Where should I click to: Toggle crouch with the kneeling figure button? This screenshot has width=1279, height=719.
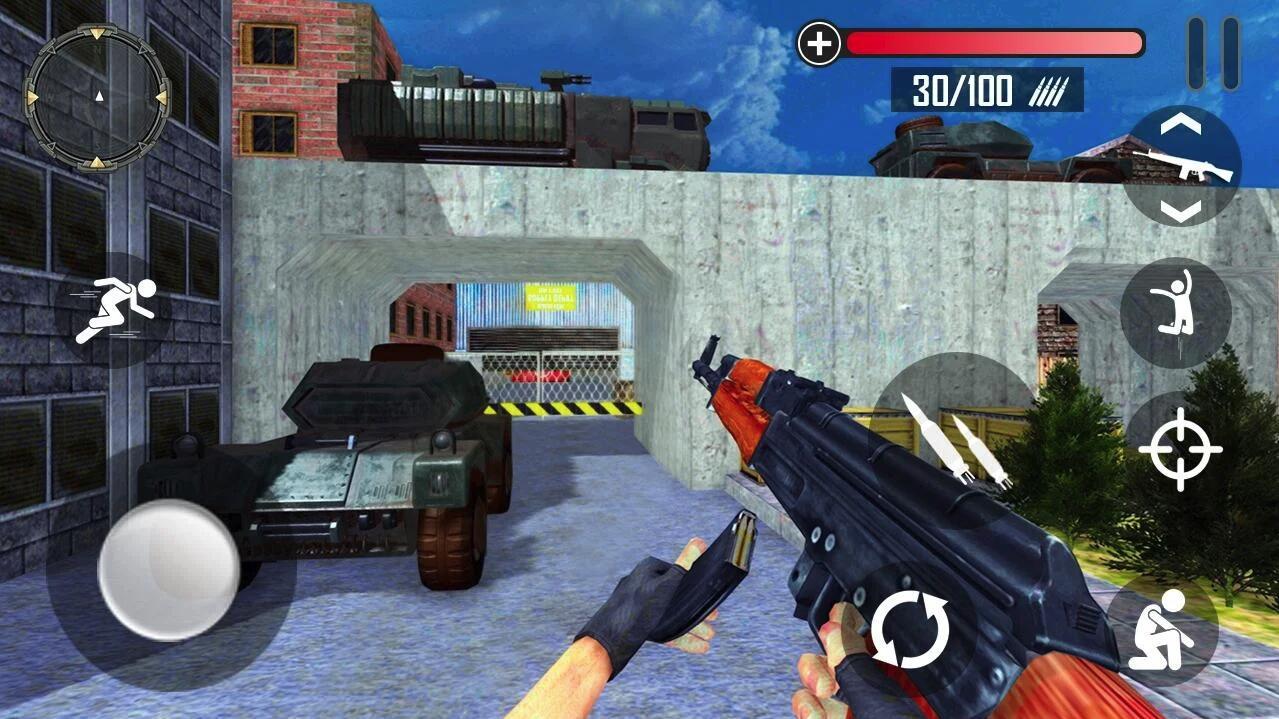tap(1161, 629)
